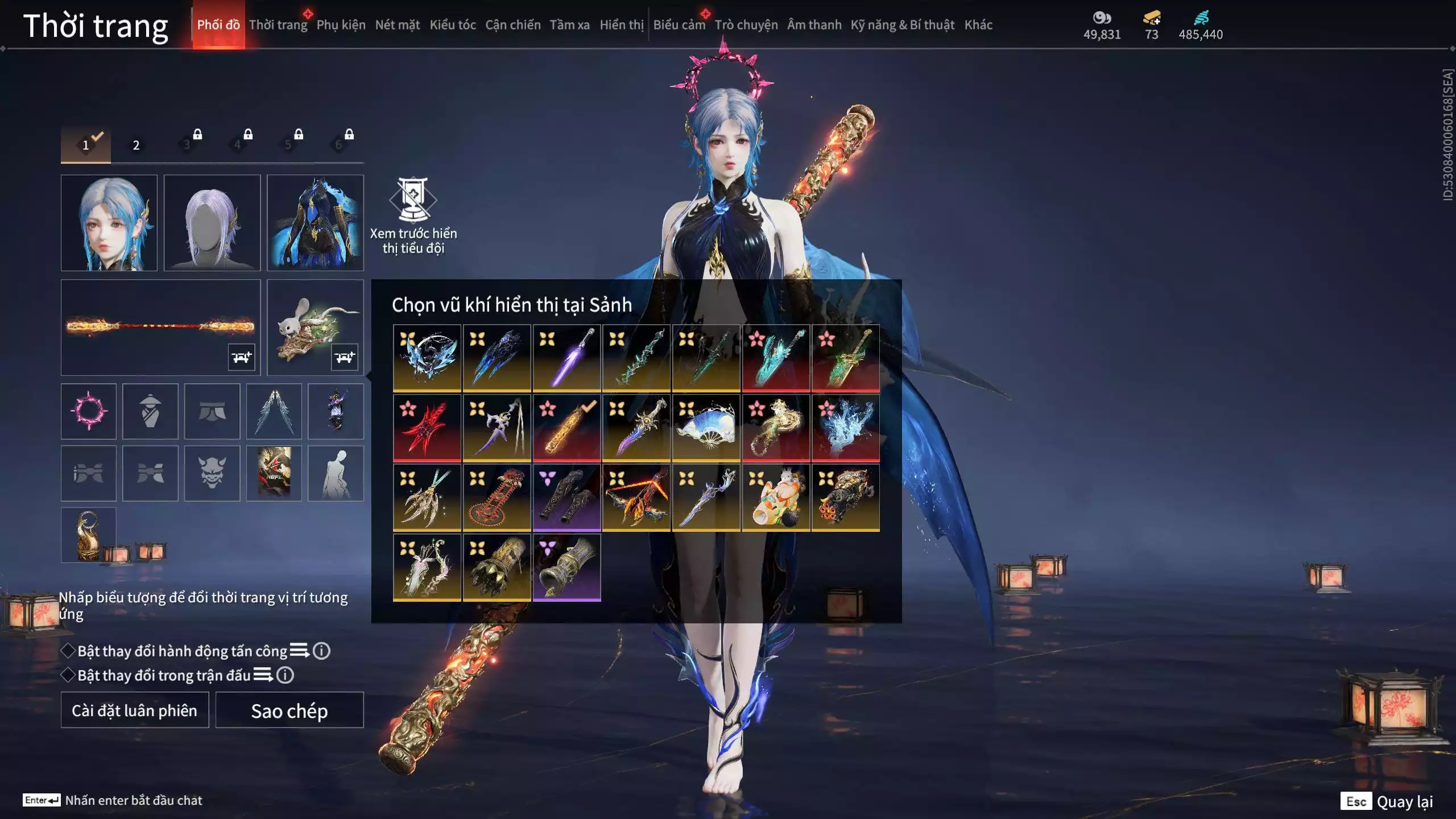The height and width of the screenshot is (819, 1456).
Task: Switch to outfit preset 2
Action: click(x=136, y=145)
